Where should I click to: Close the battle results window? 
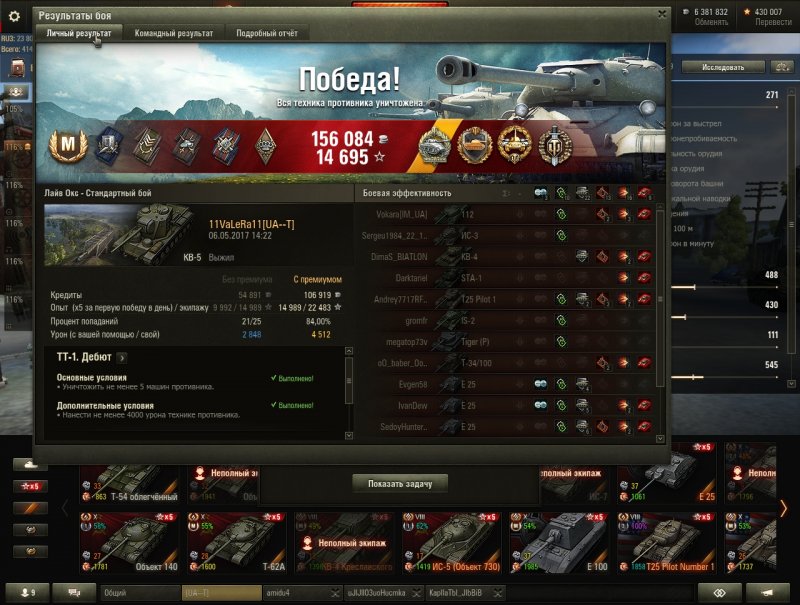661,14
